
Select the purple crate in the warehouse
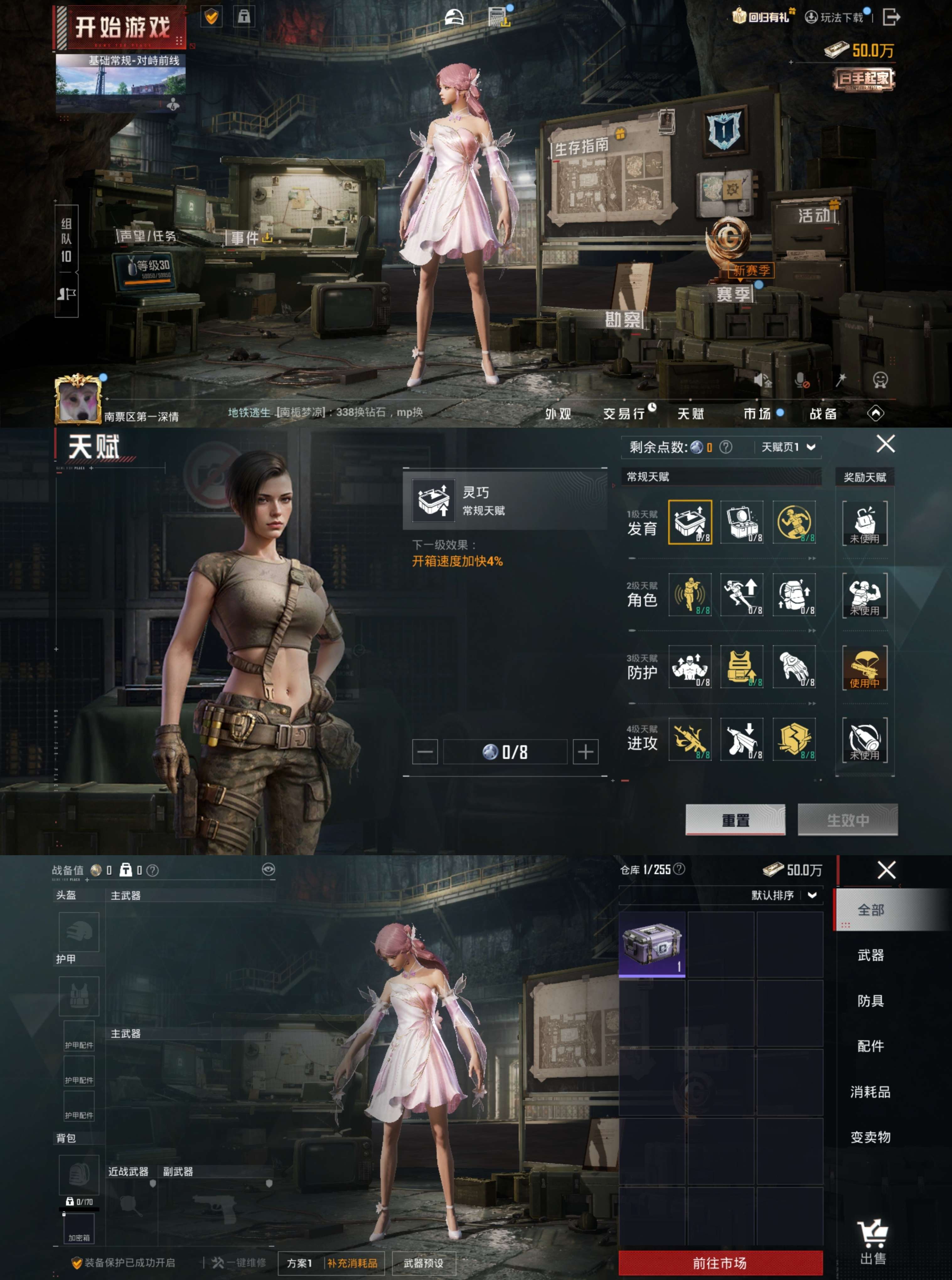coord(652,944)
